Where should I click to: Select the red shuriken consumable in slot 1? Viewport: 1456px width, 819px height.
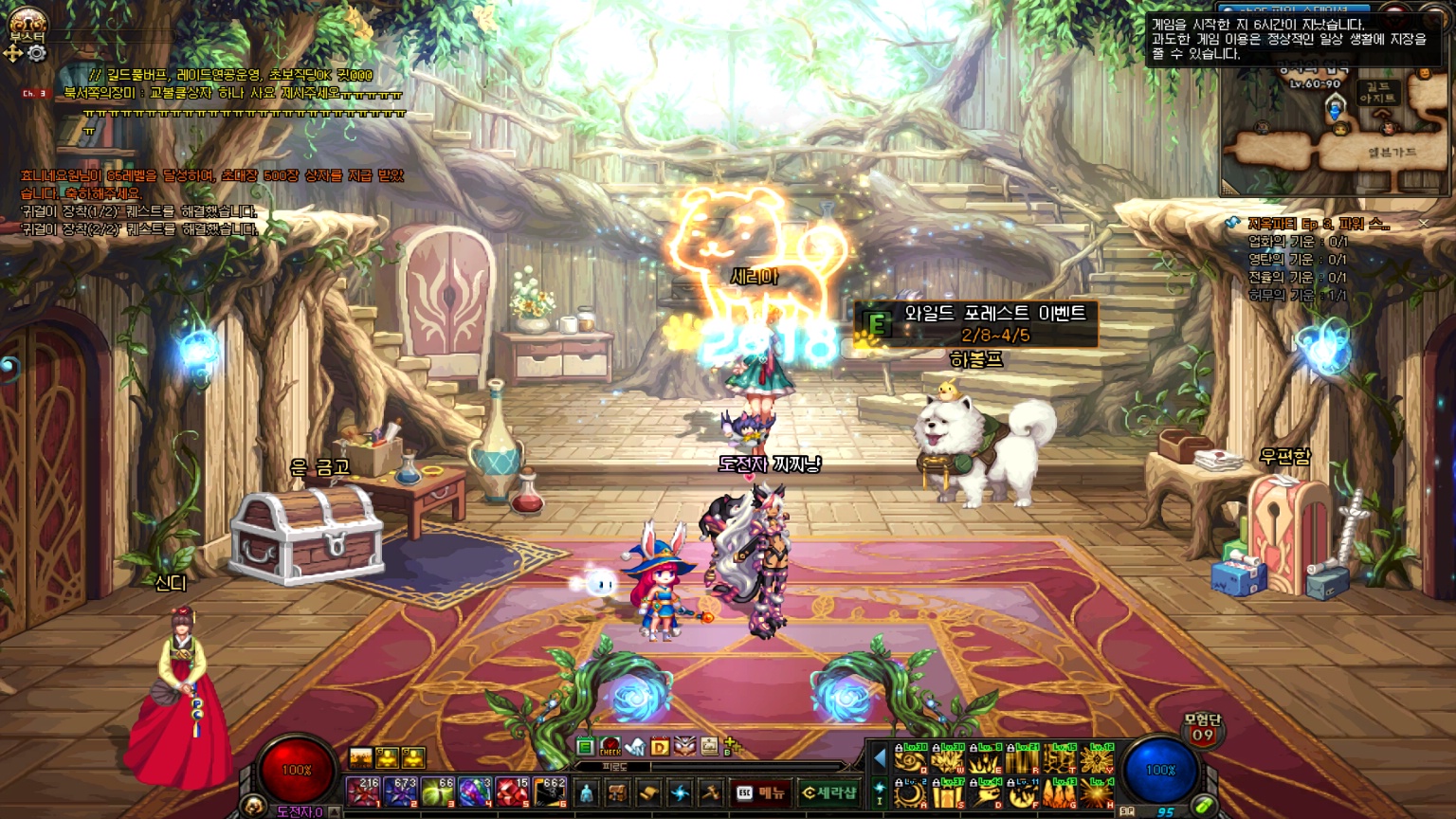point(362,792)
